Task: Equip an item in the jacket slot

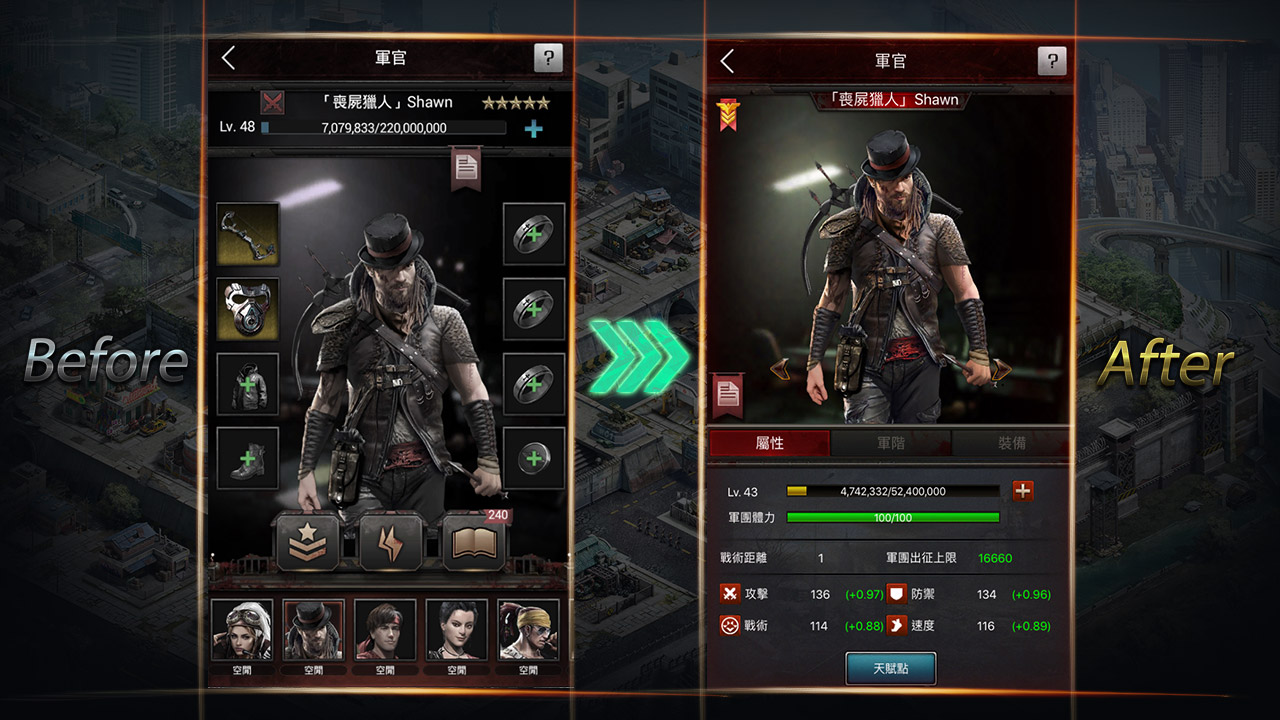Action: [248, 384]
